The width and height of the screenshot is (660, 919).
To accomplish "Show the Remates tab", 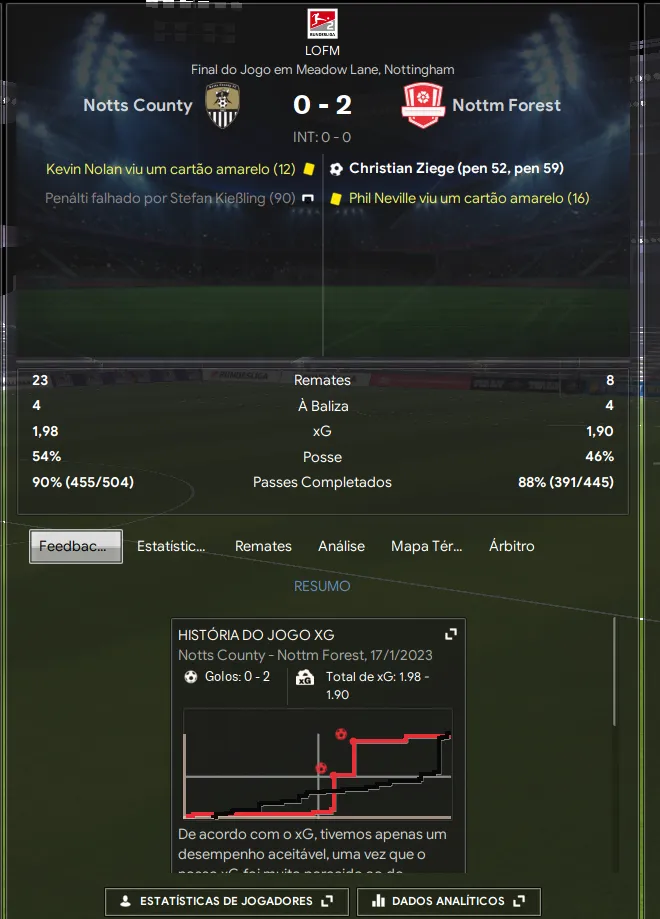I will tap(263, 546).
